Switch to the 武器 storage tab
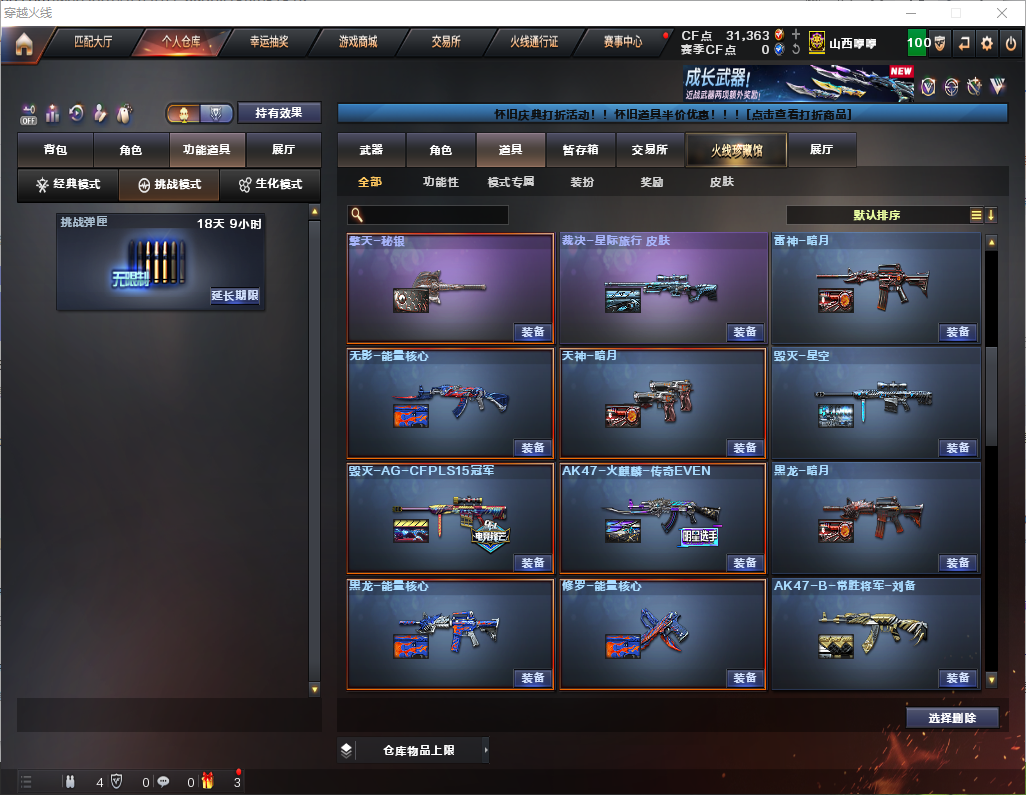Viewport: 1026px width, 795px height. point(372,150)
